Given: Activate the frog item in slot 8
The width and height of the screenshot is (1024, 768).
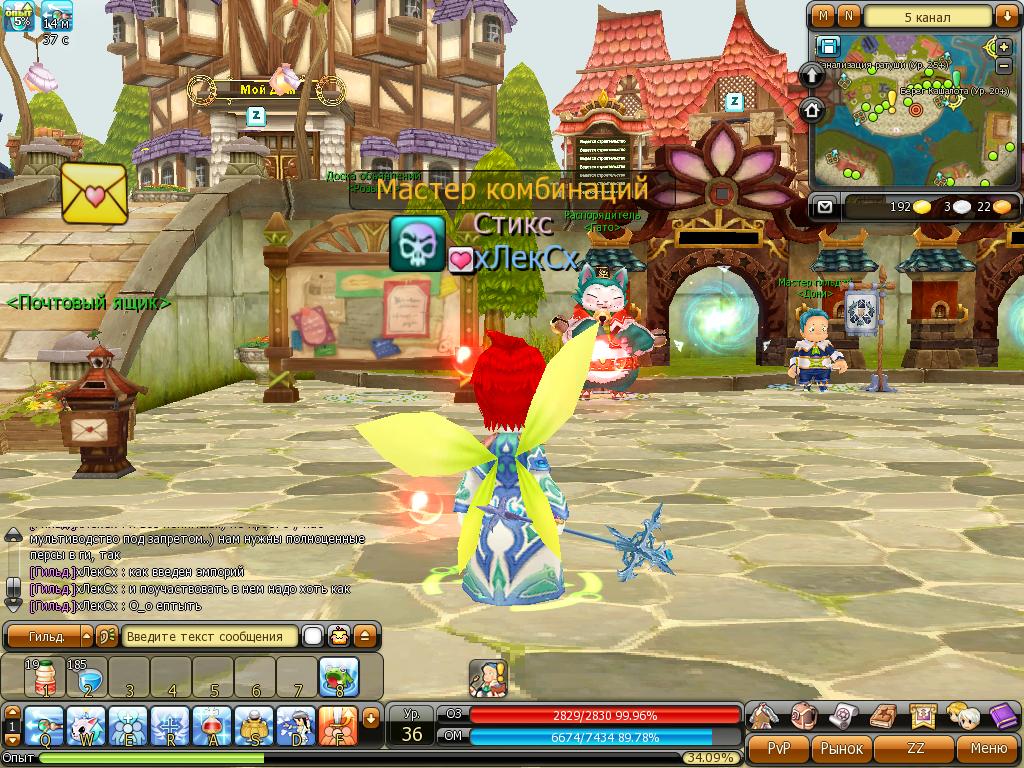Looking at the screenshot, I should pos(339,677).
